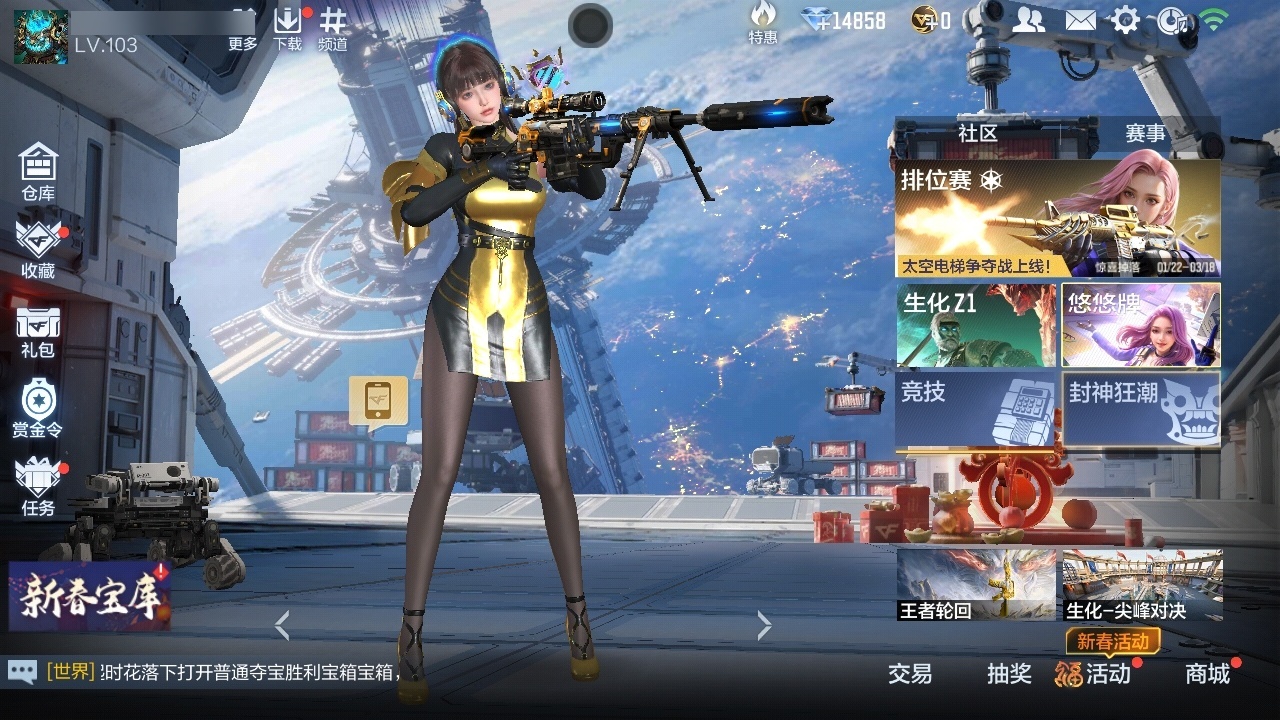Select the 生化 Z1 game mode
This screenshot has width=1280, height=720.
point(975,325)
